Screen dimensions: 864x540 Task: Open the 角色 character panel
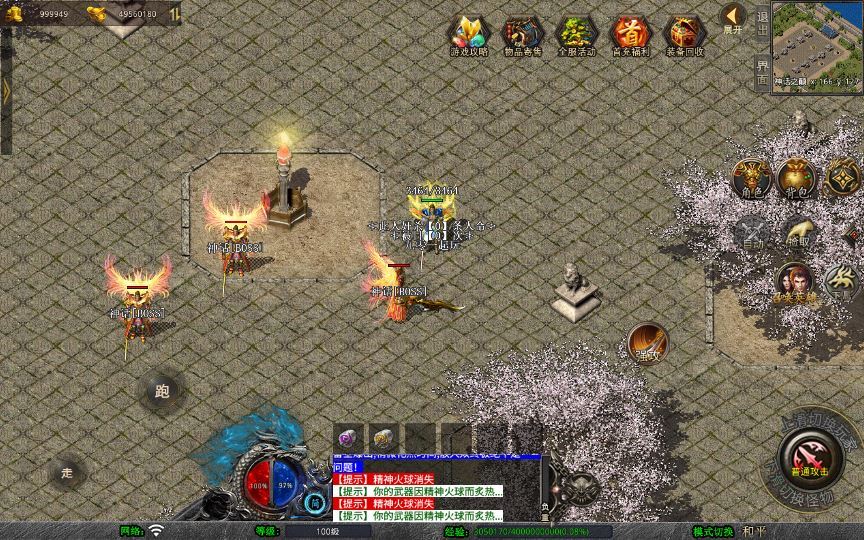coord(752,177)
